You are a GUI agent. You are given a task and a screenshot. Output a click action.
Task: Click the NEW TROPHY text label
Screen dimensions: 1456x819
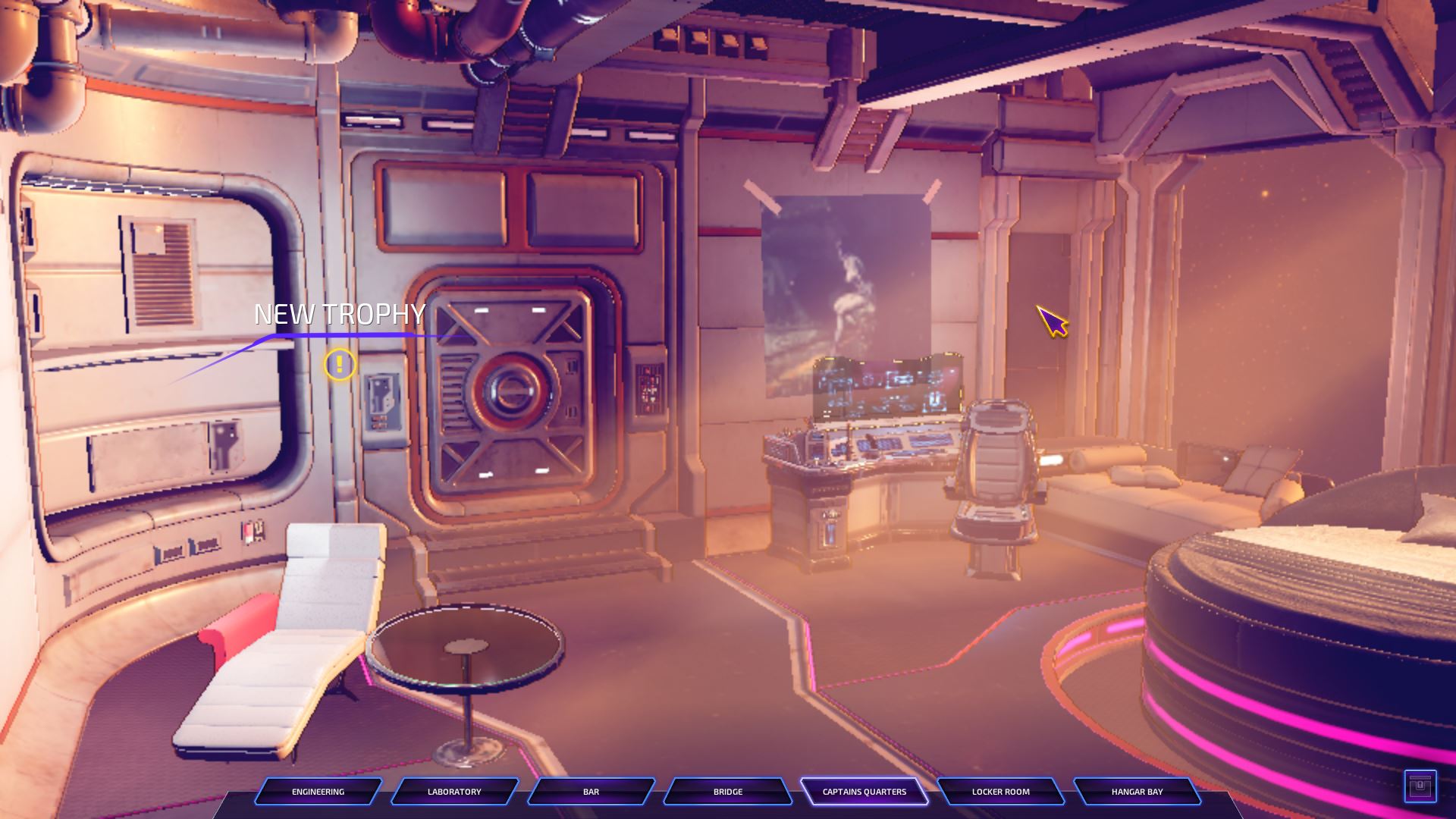pos(340,313)
